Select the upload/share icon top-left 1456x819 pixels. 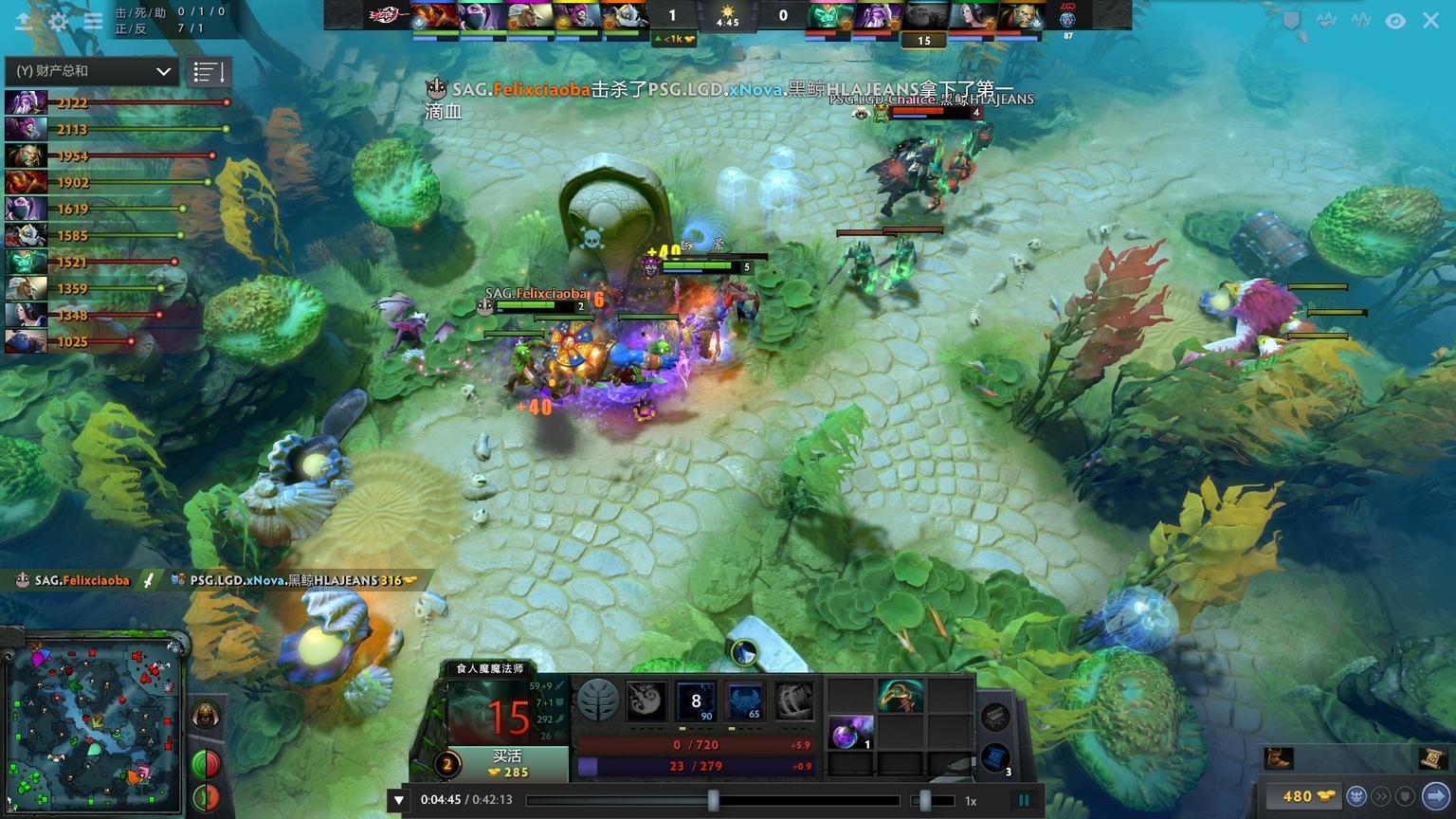pyautogui.click(x=26, y=21)
